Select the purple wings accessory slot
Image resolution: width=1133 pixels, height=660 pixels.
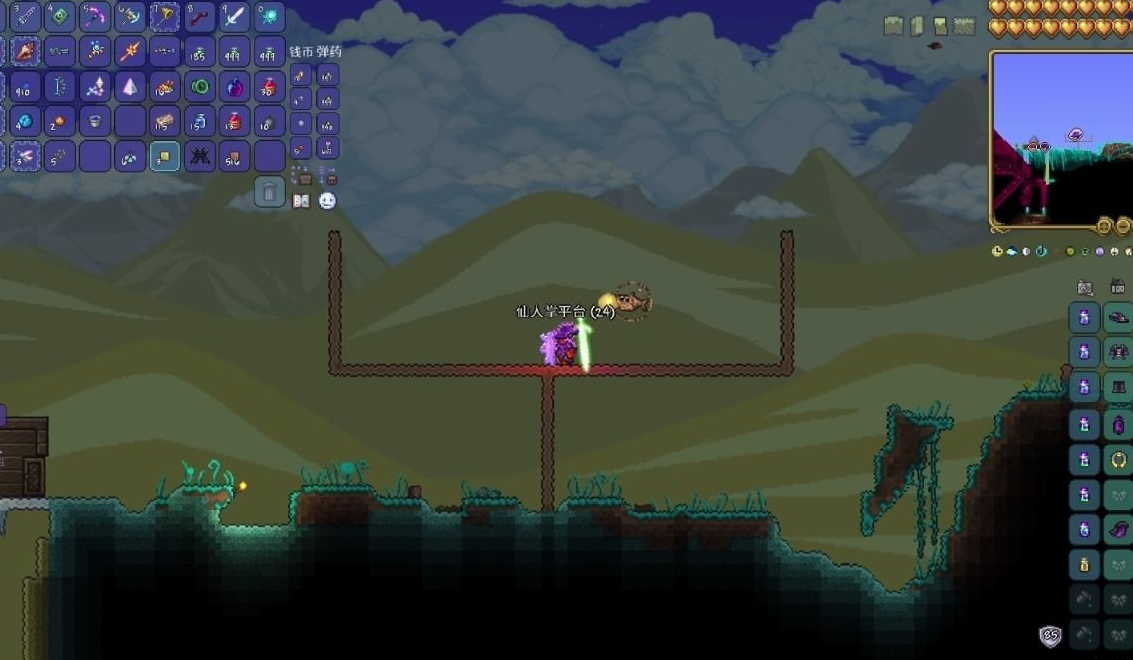click(x=1117, y=530)
